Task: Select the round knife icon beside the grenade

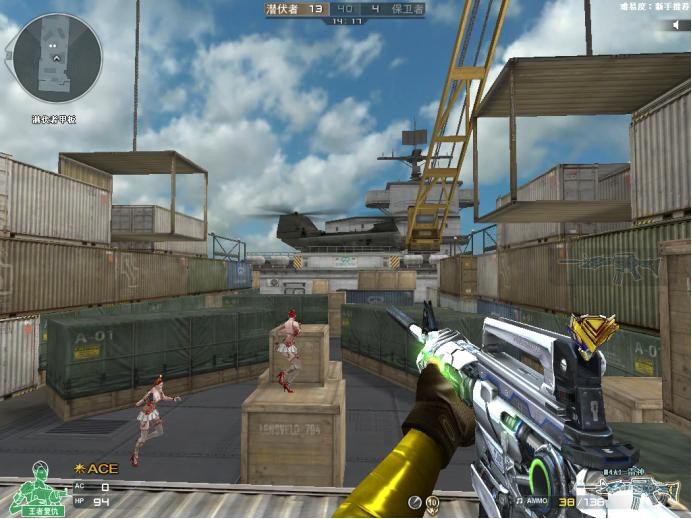Action: [414, 500]
